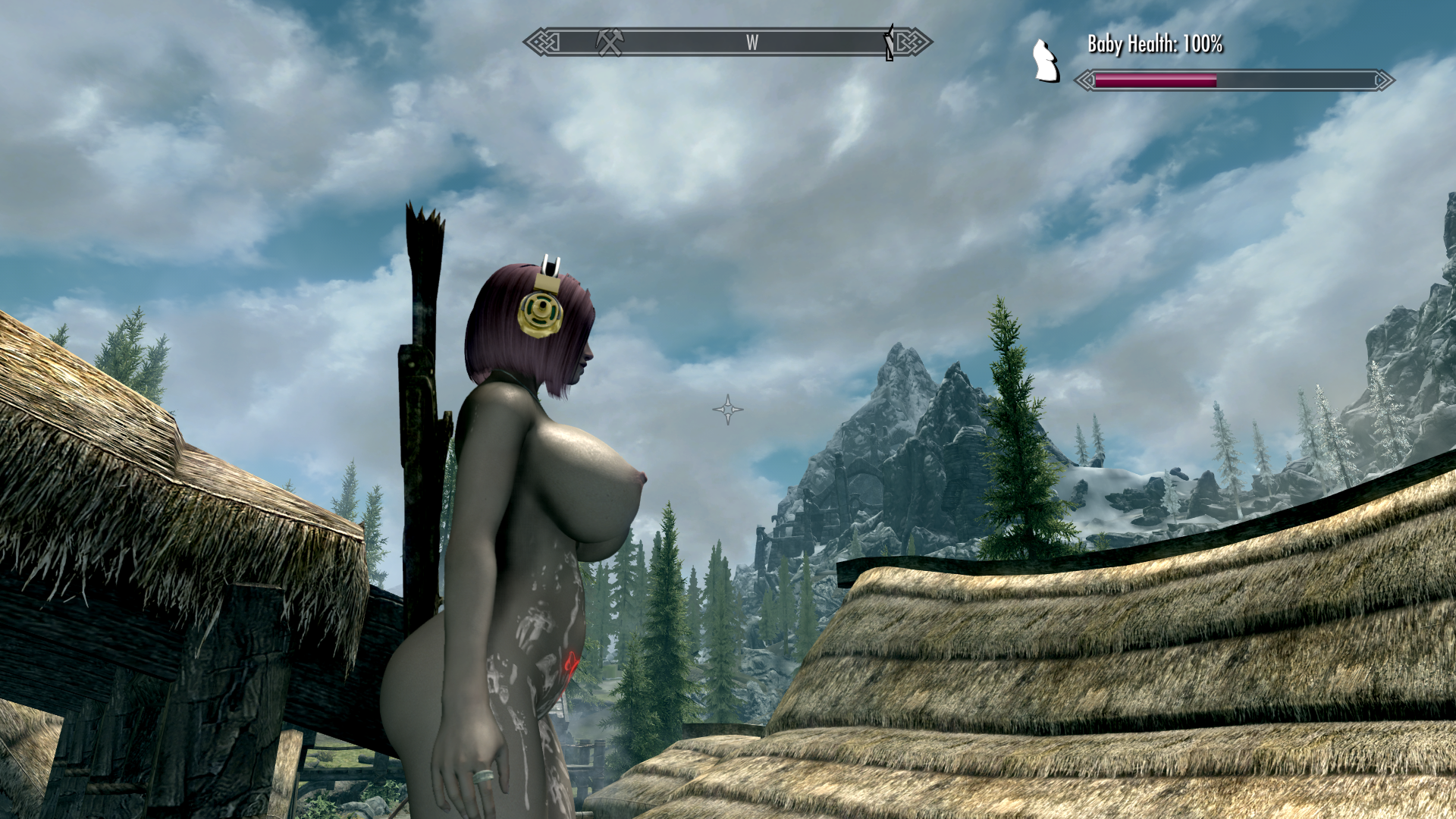Click the white pregnancy status icon
The width and height of the screenshot is (1456, 819).
pyautogui.click(x=1046, y=61)
